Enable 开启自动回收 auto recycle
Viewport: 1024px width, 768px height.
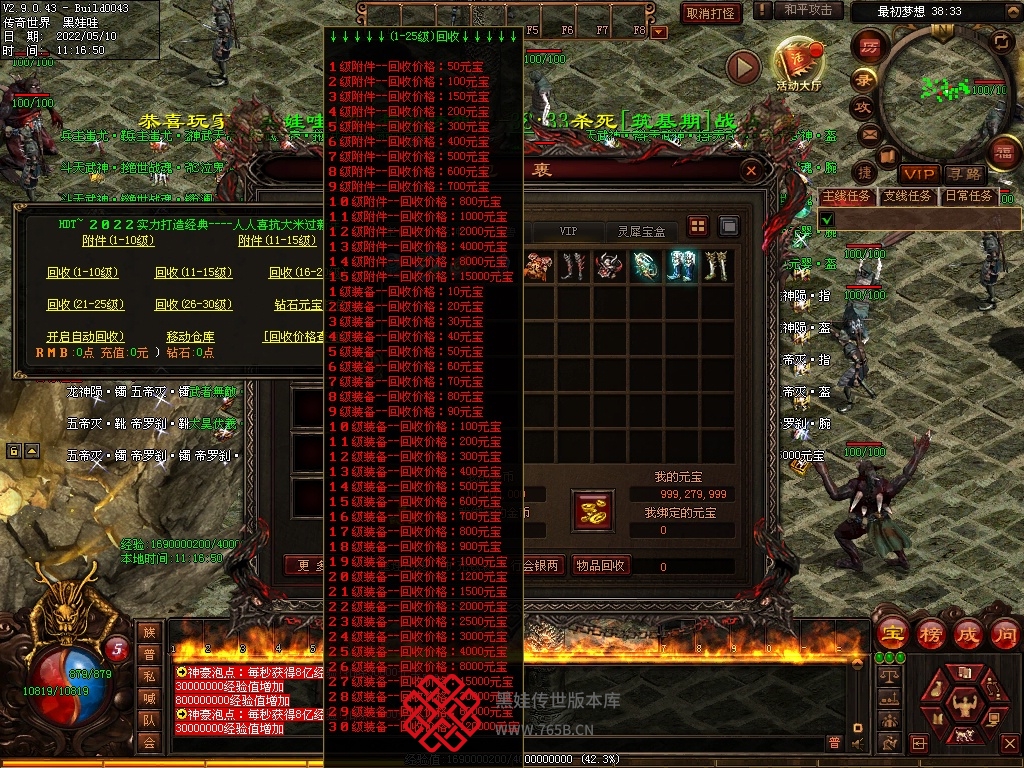coord(86,337)
